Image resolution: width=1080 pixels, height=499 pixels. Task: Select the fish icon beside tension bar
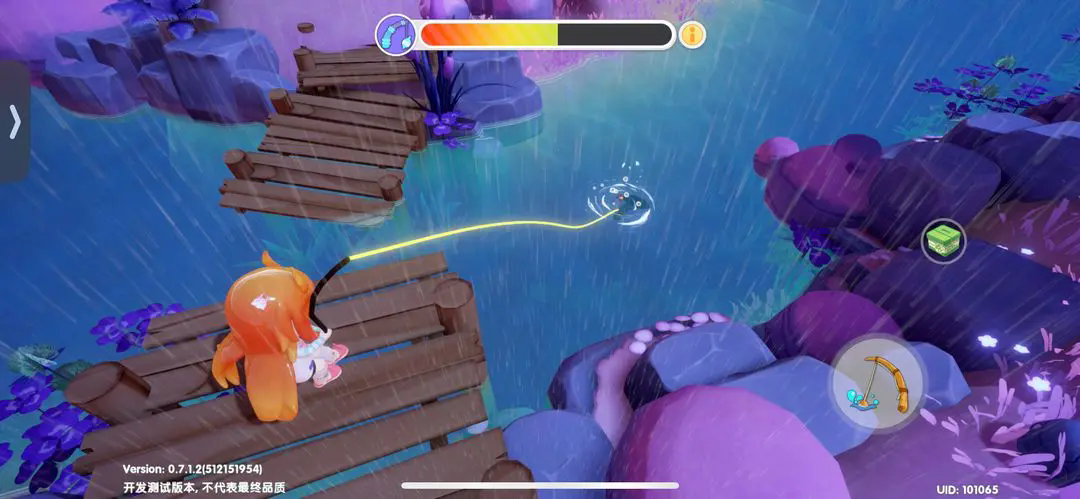pos(395,35)
